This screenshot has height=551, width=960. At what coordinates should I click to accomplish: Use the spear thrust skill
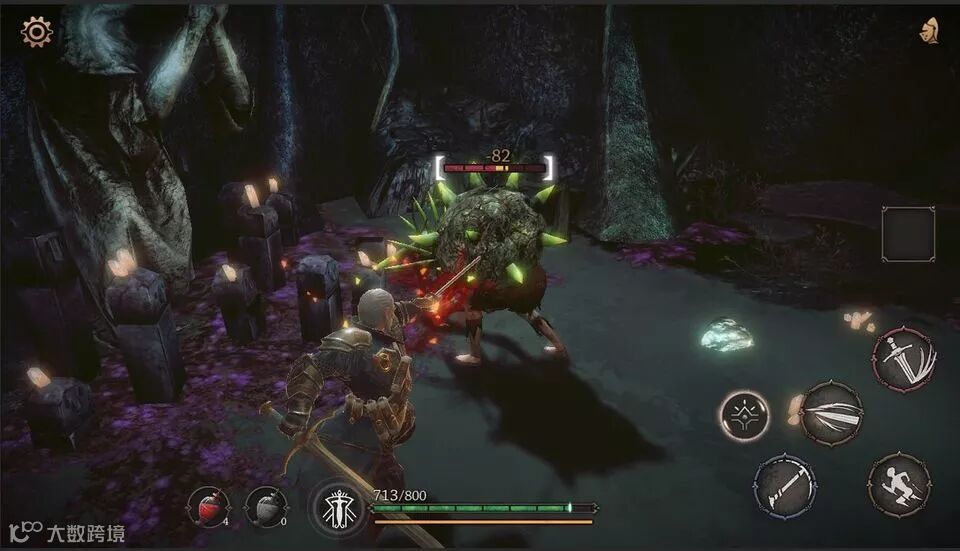pos(785,486)
